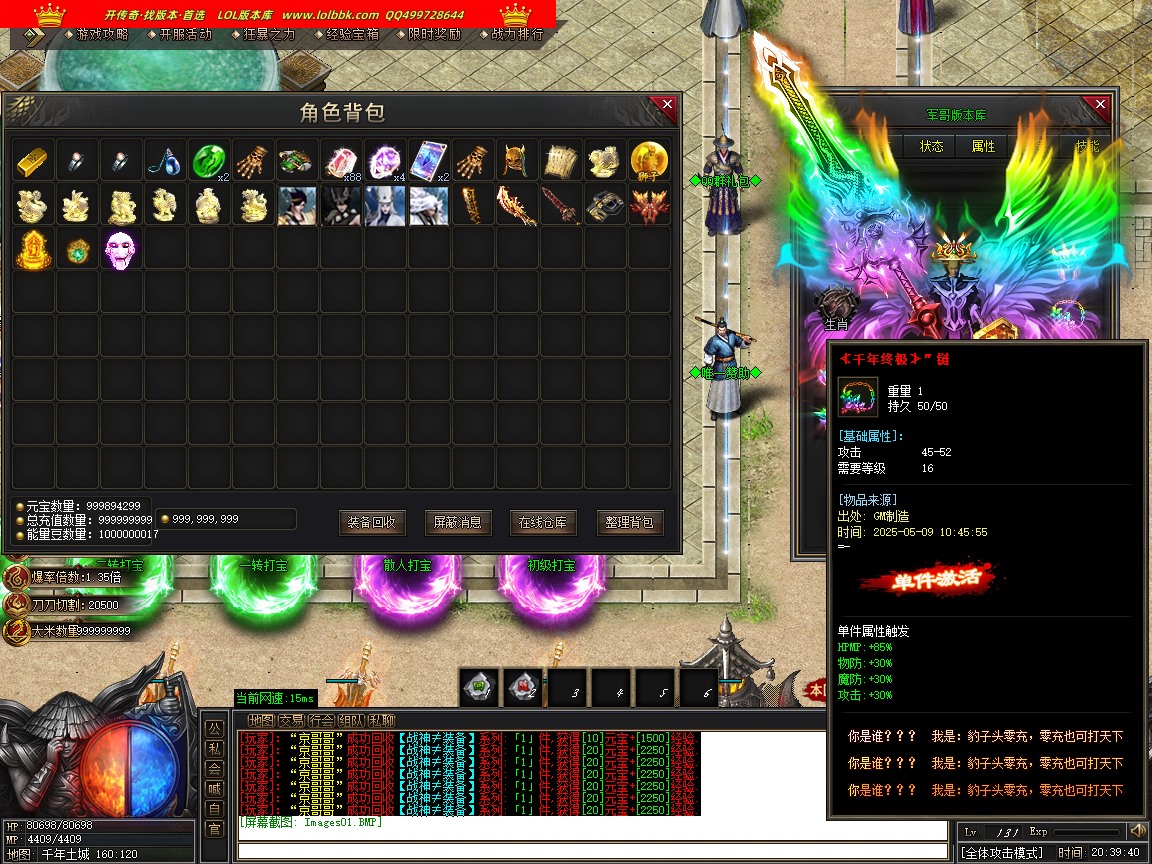This screenshot has height=864, width=1152.
Task: Open the 屏蔽消息 message filter
Action: (458, 522)
